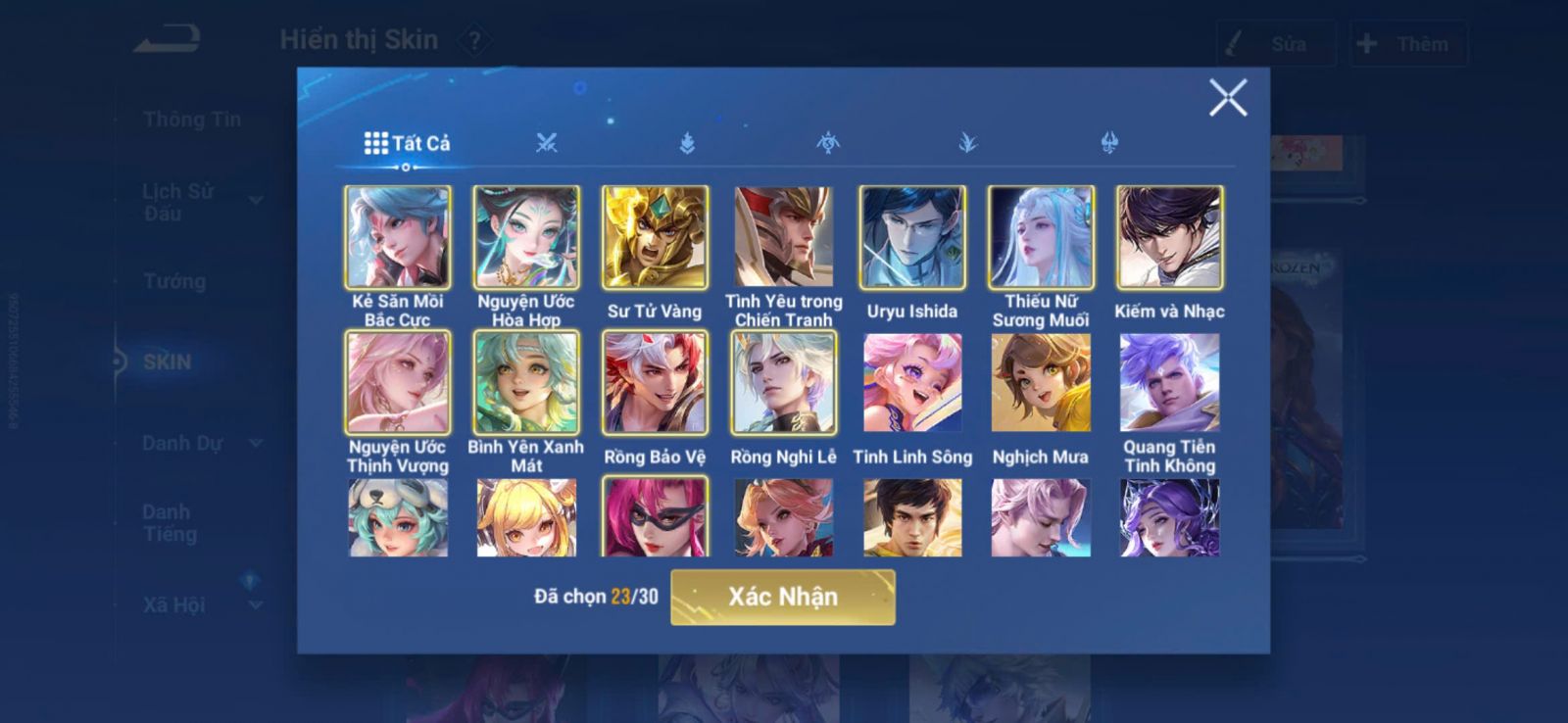
Task: Open the Tướng sidebar menu entry
Action: (174, 282)
